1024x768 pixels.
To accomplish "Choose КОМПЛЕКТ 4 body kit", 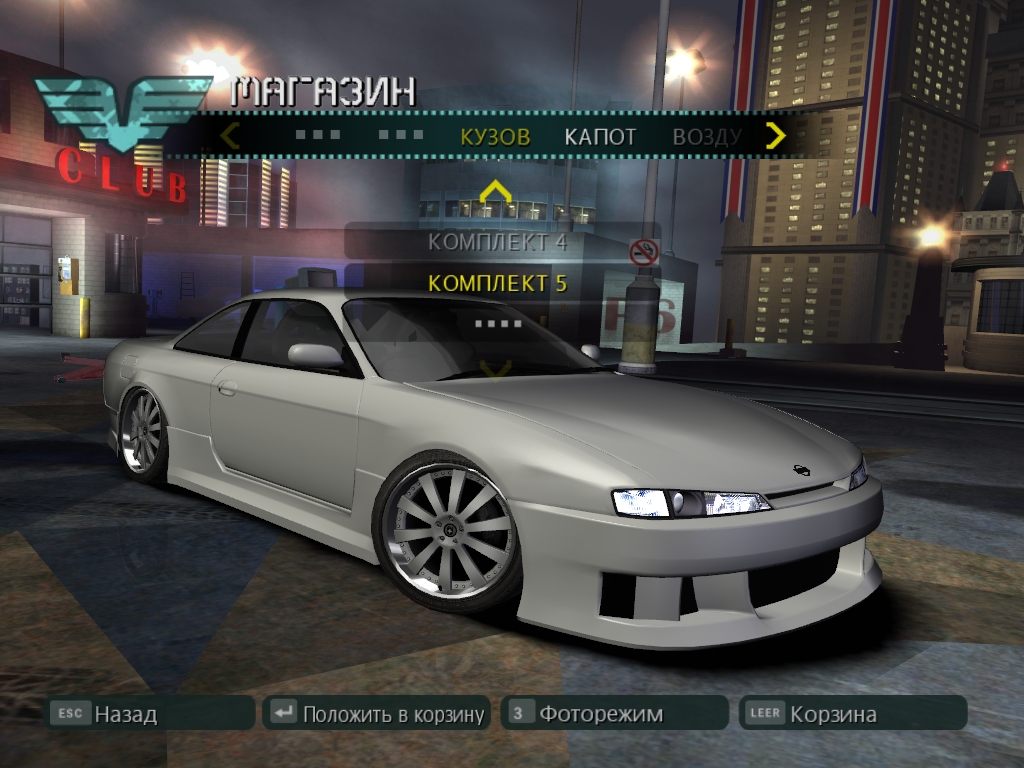I will click(497, 241).
